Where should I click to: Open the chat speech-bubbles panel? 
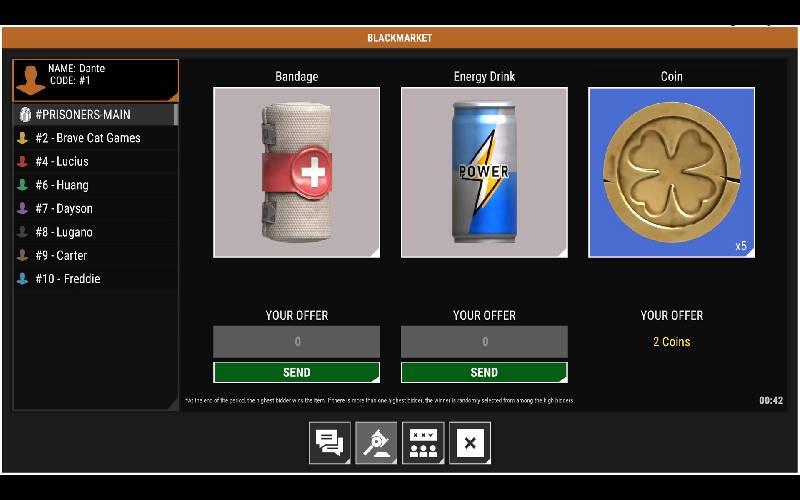[329, 443]
